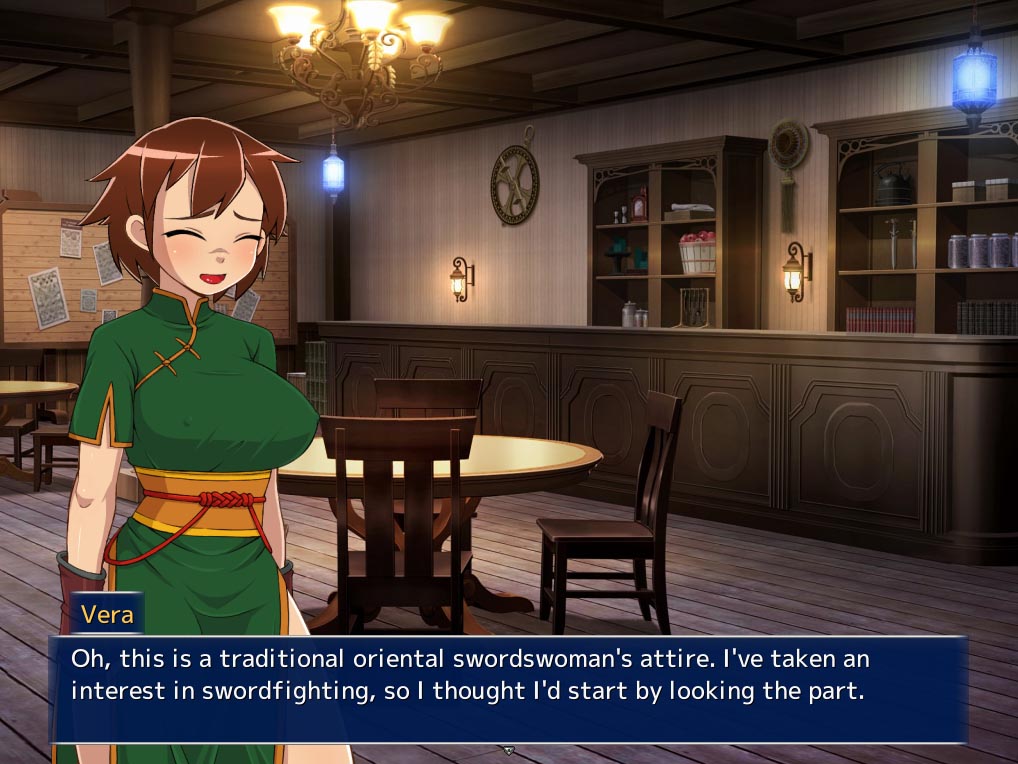The height and width of the screenshot is (764, 1018).
Task: Click the advance arrow below the dialogue
Action: [x=508, y=750]
